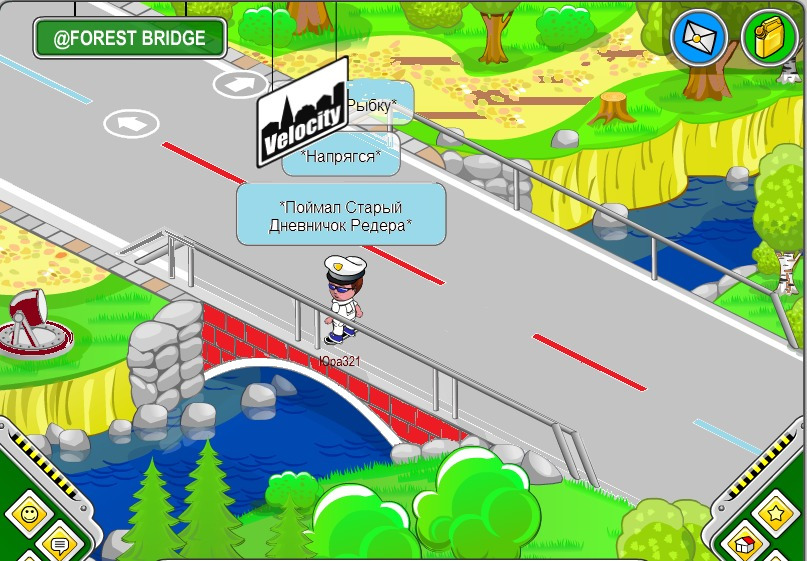Open the smiley face emotes button

[x=29, y=514]
